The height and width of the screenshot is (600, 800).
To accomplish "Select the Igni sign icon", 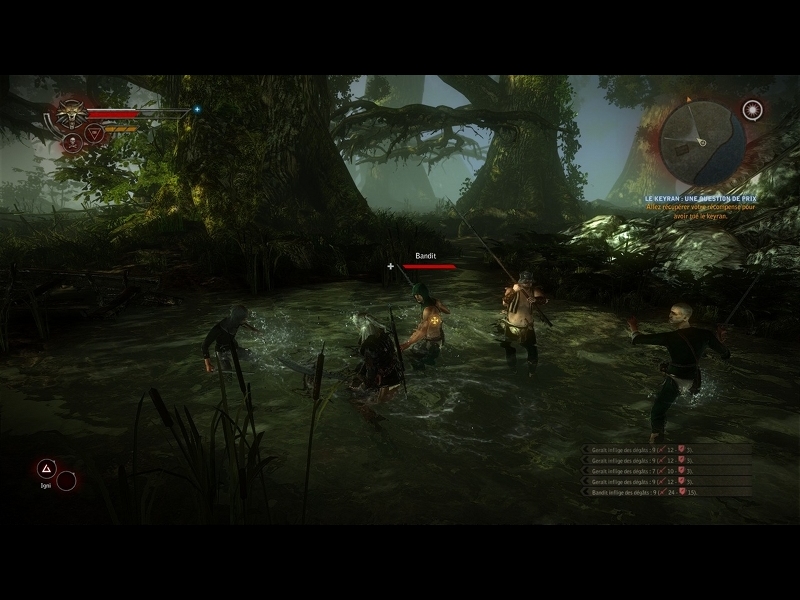I will (x=46, y=467).
